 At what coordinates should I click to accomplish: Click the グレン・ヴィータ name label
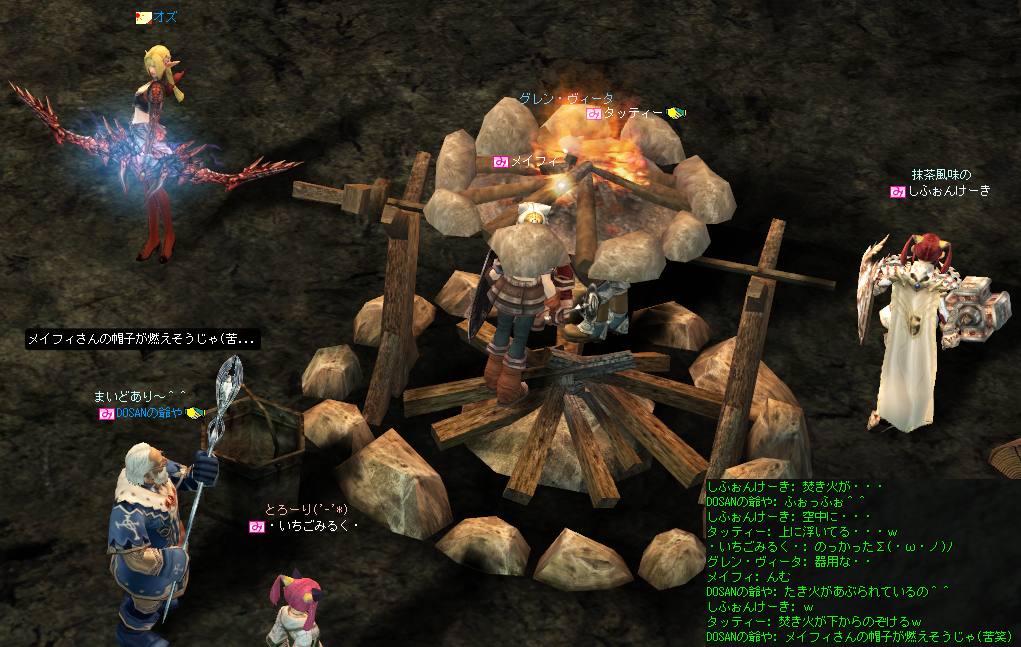point(566,99)
